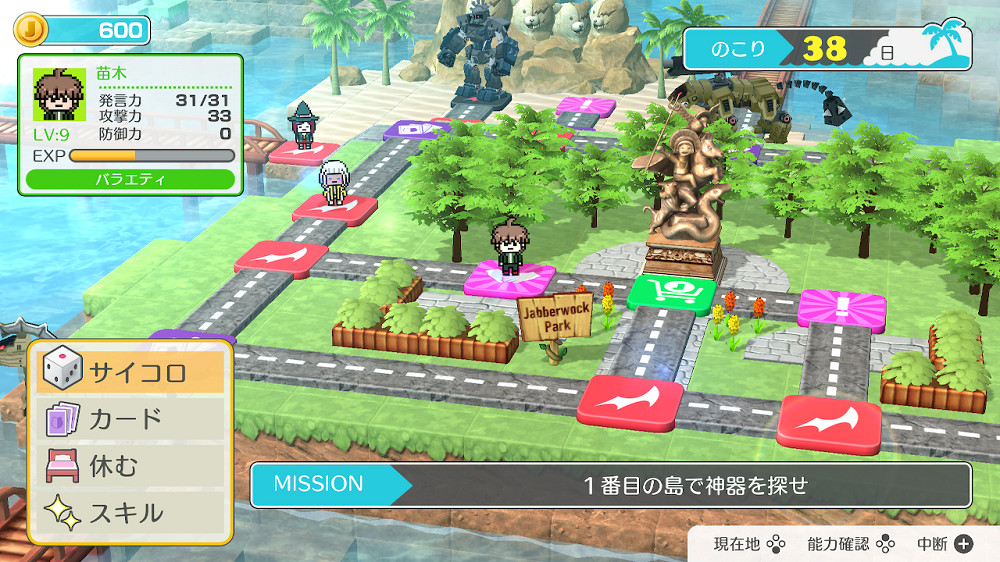Pick the 休む rest option
Viewport: 1000px width, 562px height.
pyautogui.click(x=130, y=466)
